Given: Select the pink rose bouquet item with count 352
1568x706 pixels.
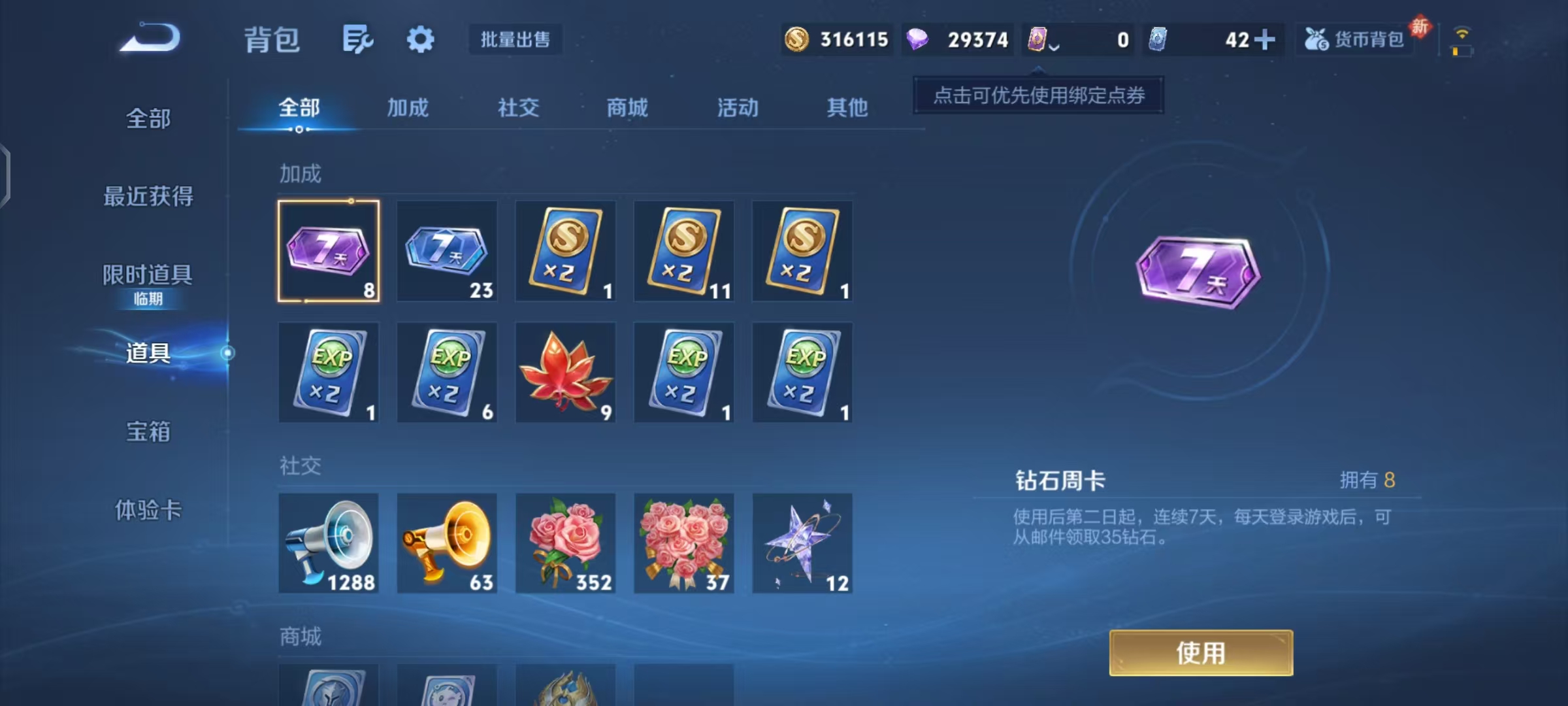Looking at the screenshot, I should tap(566, 543).
